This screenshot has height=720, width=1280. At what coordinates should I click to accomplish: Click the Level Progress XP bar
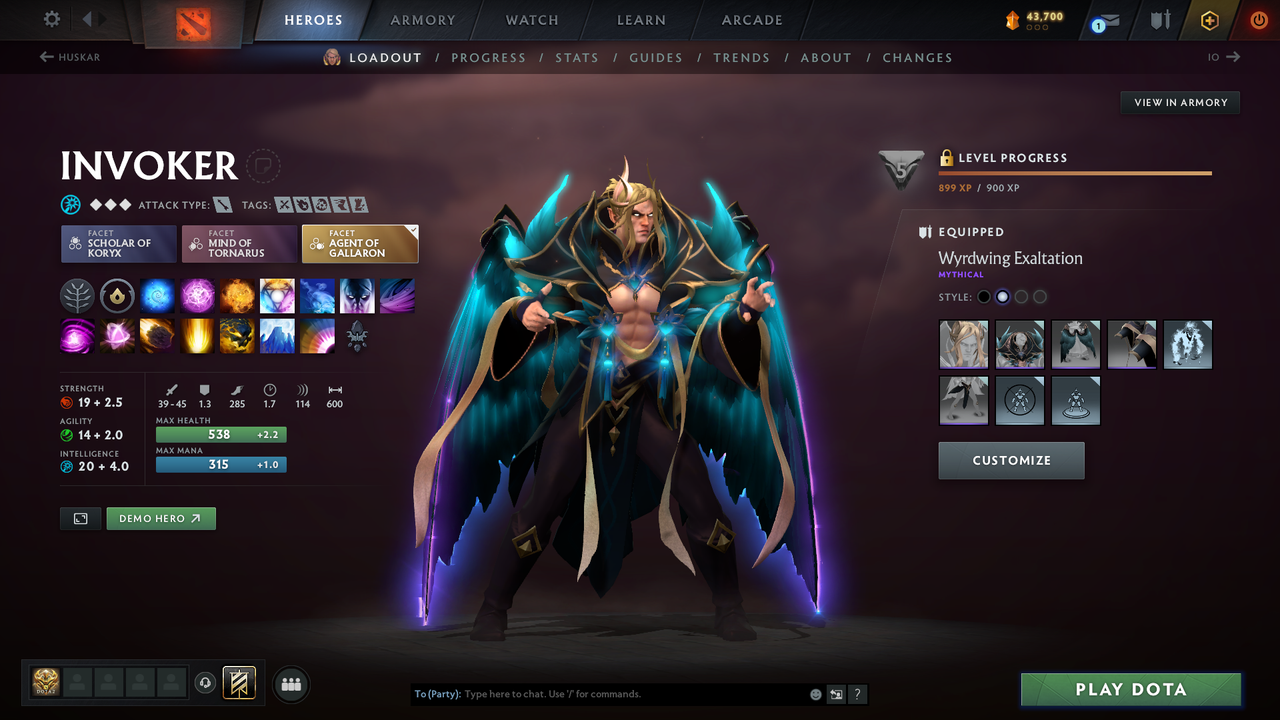click(1075, 172)
